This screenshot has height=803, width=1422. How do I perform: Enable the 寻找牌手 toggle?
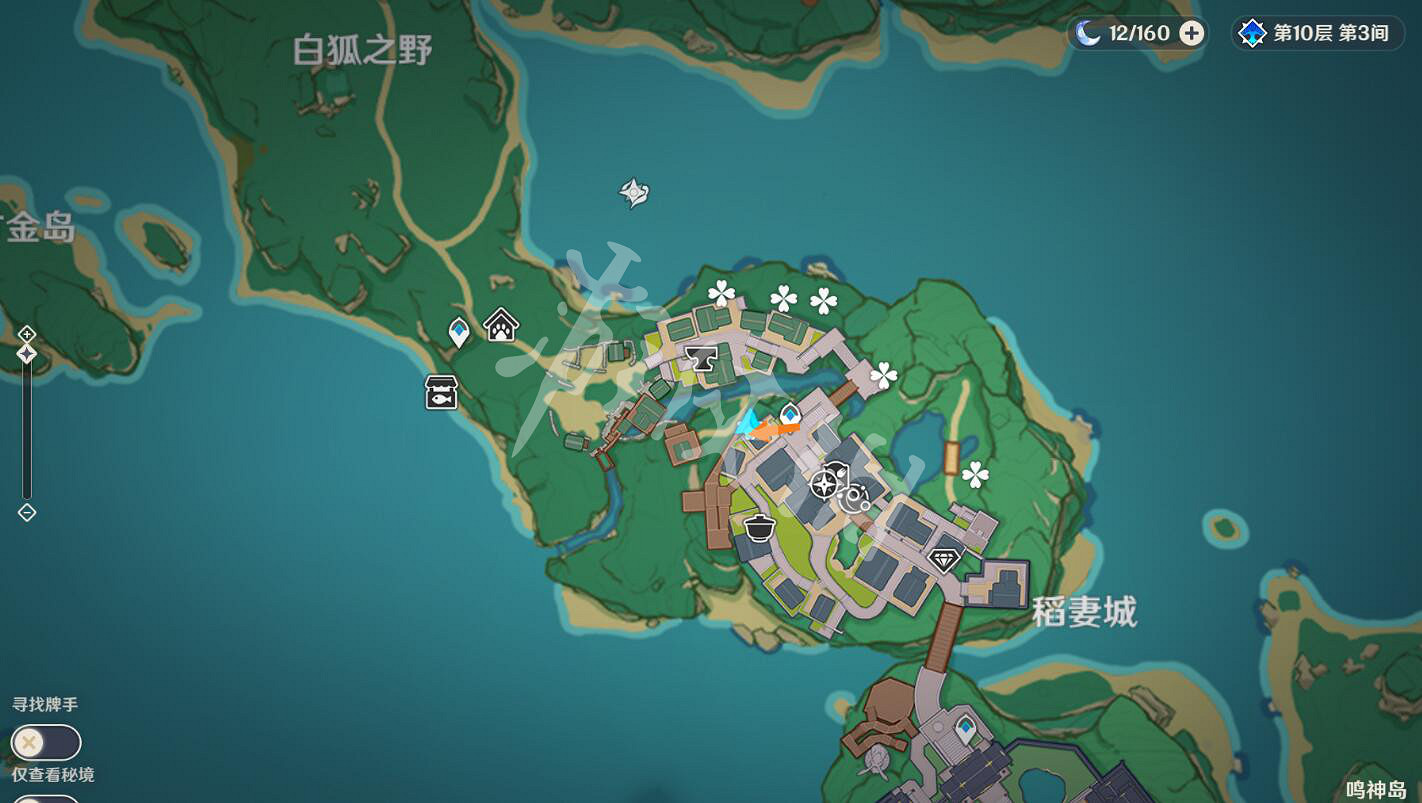(46, 743)
